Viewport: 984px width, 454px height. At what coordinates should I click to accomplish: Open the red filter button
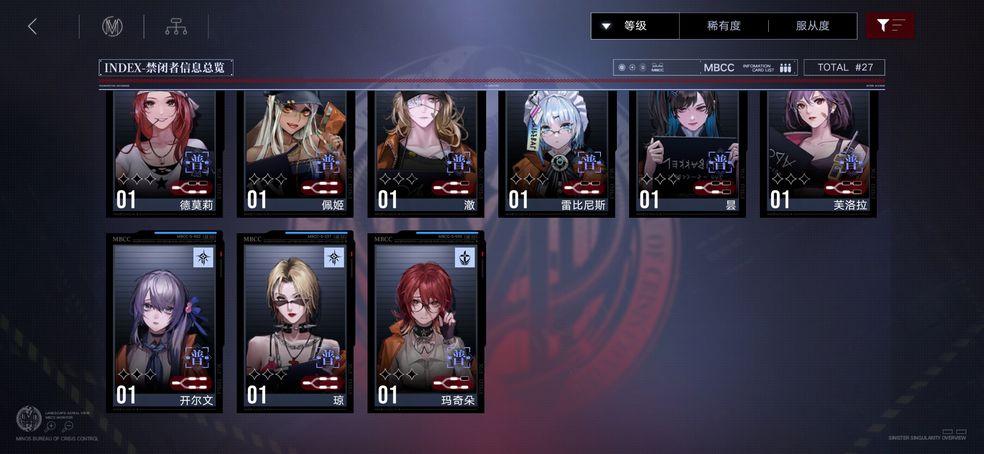click(x=890, y=26)
